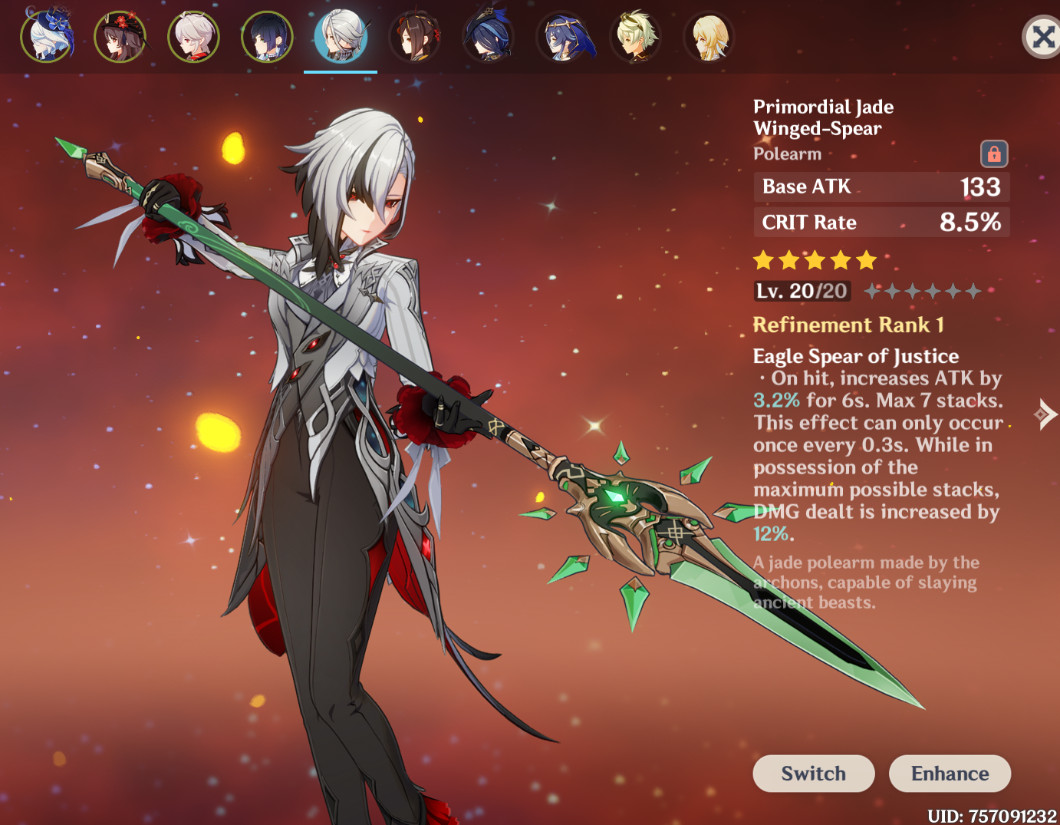Go to the next page arrow
1060x825 pixels.
1046,414
